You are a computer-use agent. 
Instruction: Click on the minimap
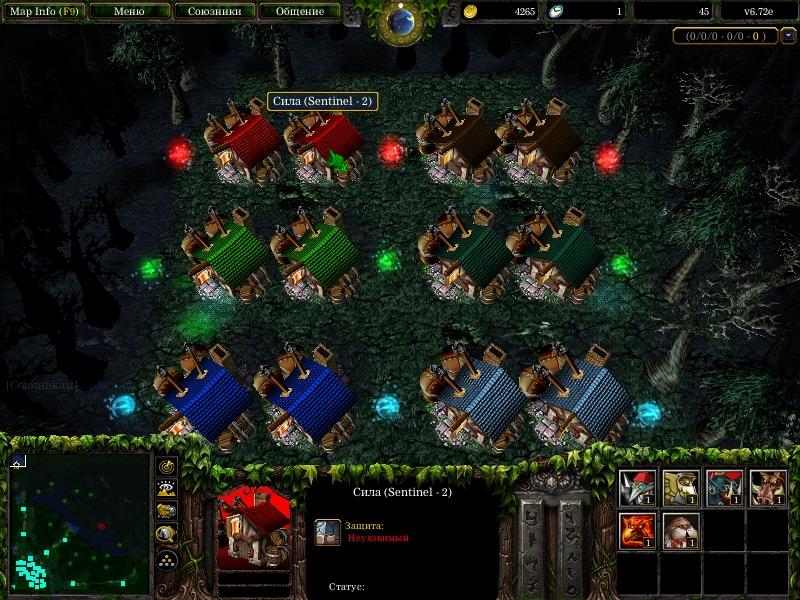tap(78, 521)
